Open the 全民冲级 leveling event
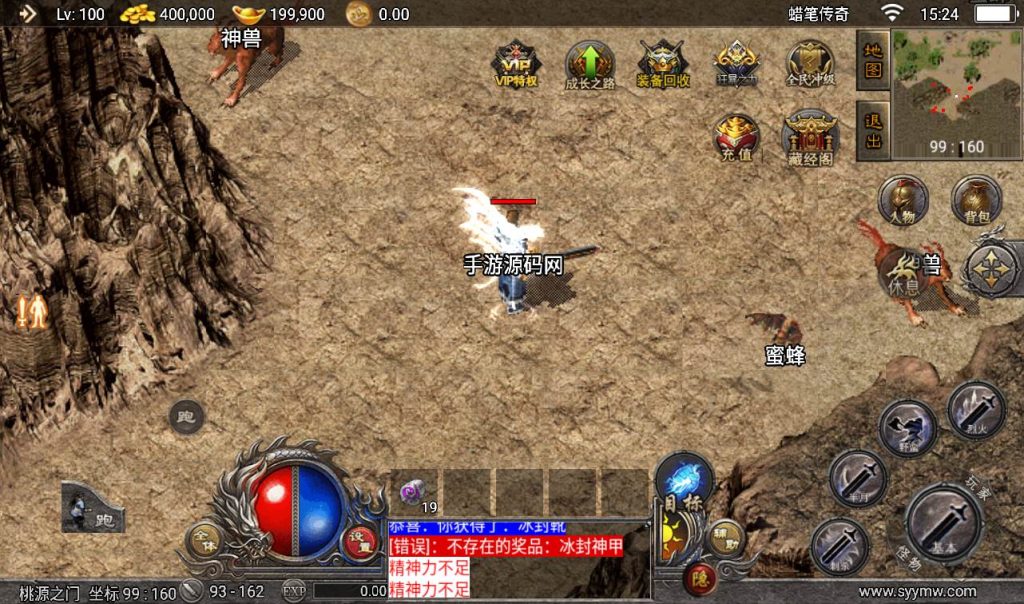Viewport: 1024px width, 604px height. 810,64
